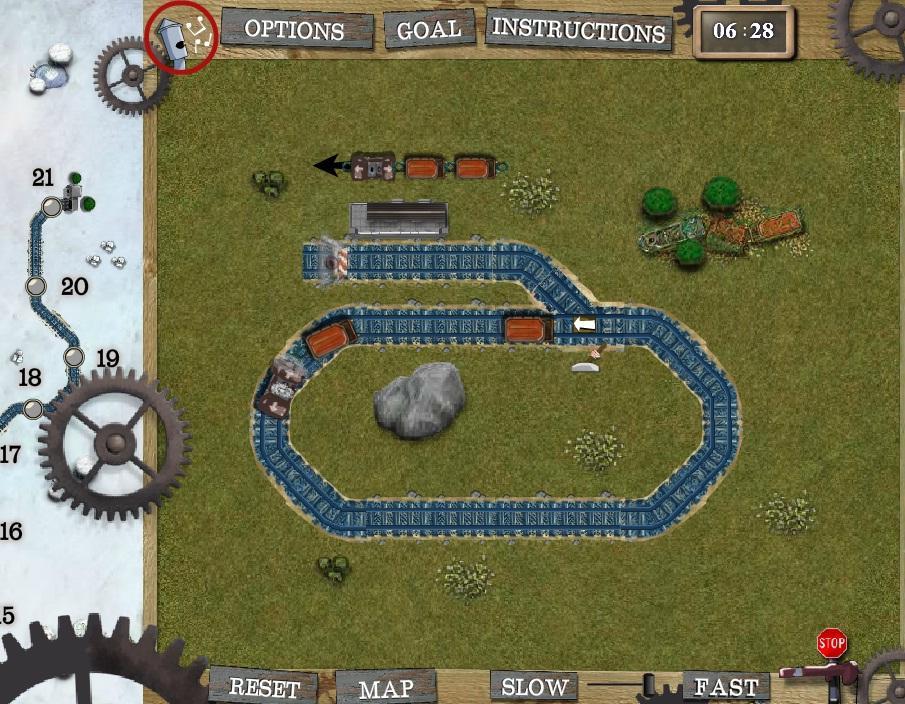The image size is (905, 704).
Task: Set train speed to Fast
Action: [x=726, y=687]
